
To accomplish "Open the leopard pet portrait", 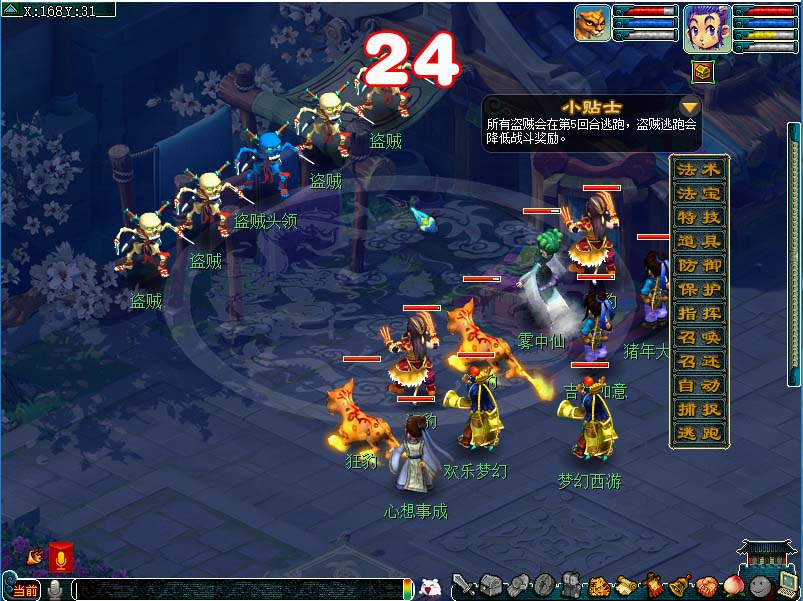I will 592,23.
